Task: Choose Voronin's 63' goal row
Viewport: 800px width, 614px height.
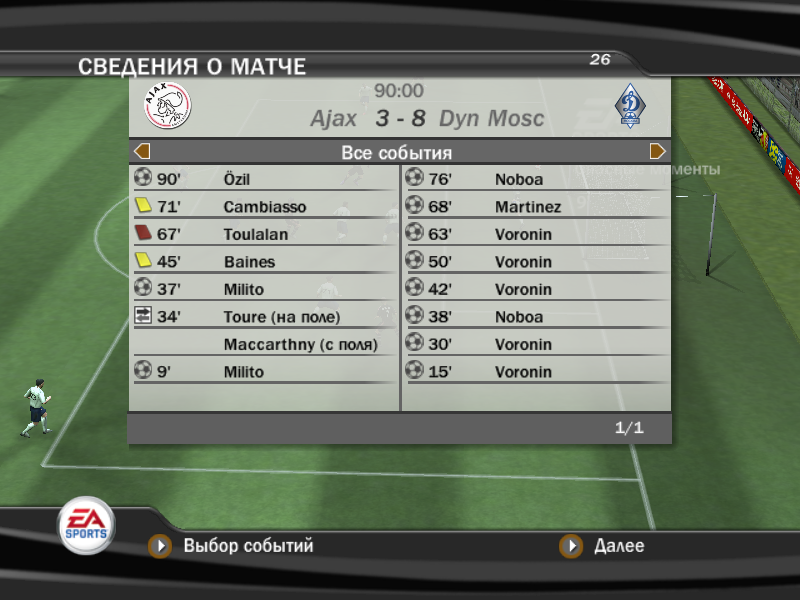Action: (x=536, y=234)
